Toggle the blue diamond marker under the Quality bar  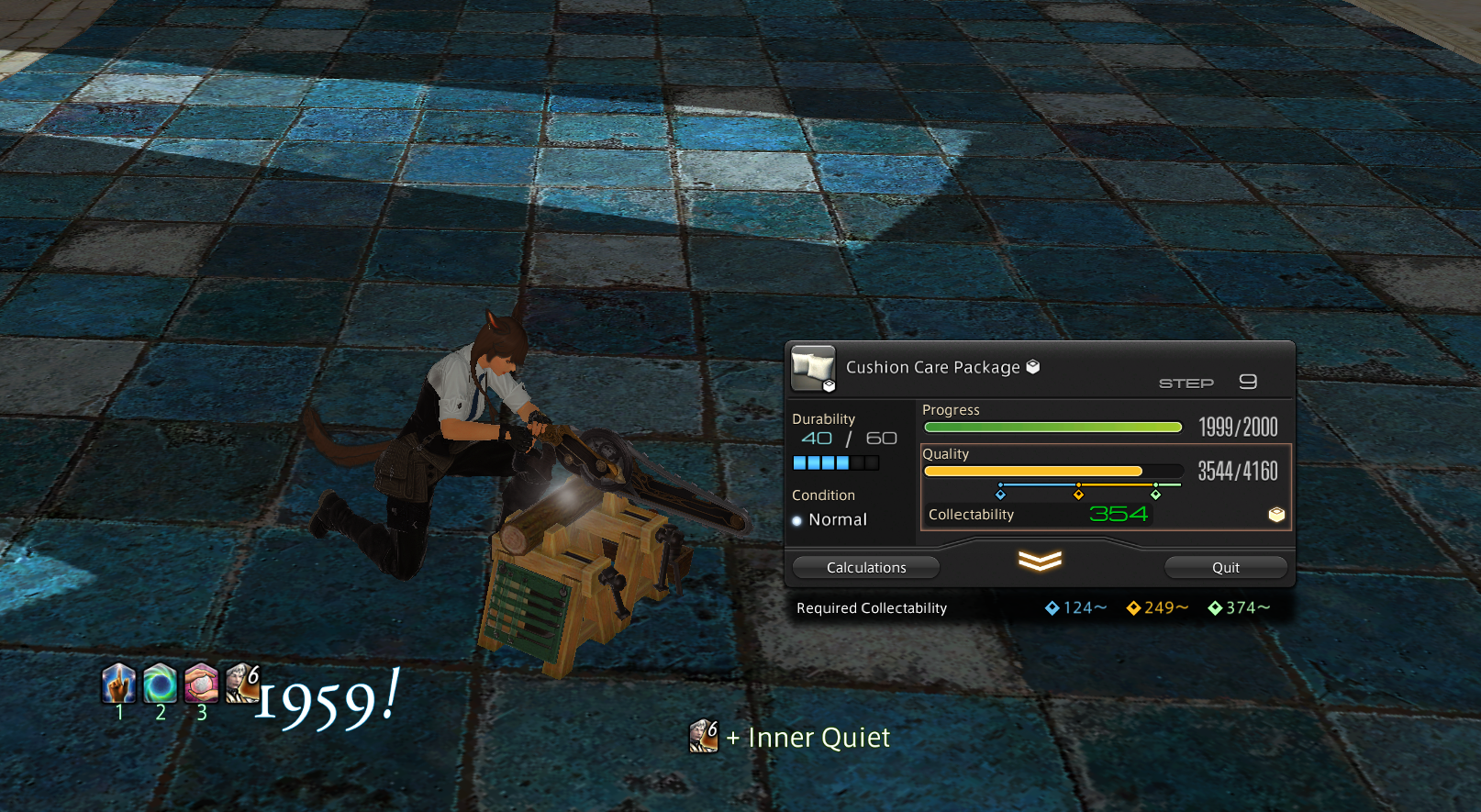coord(1000,494)
